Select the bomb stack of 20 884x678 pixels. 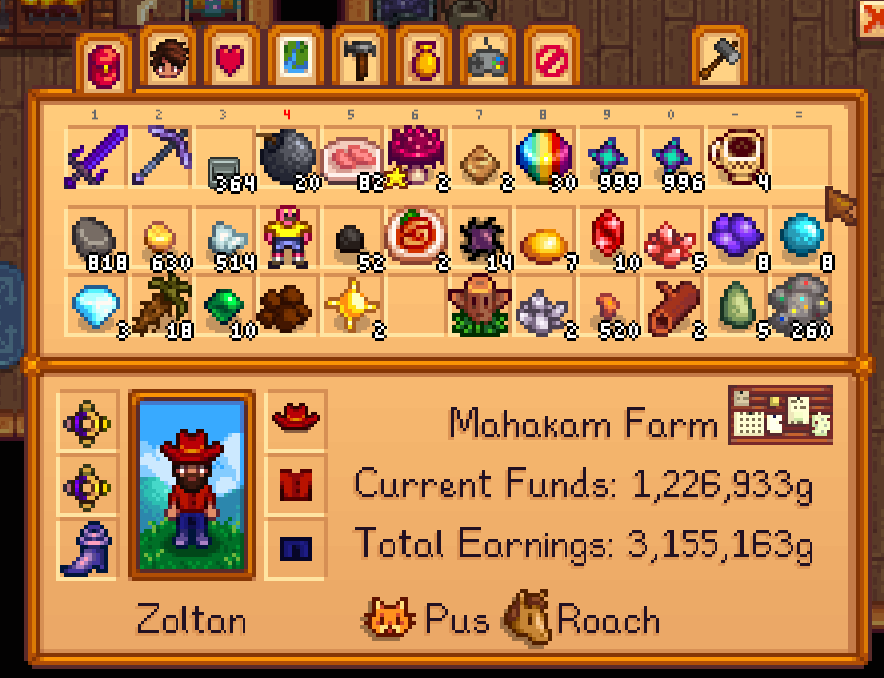(288, 158)
